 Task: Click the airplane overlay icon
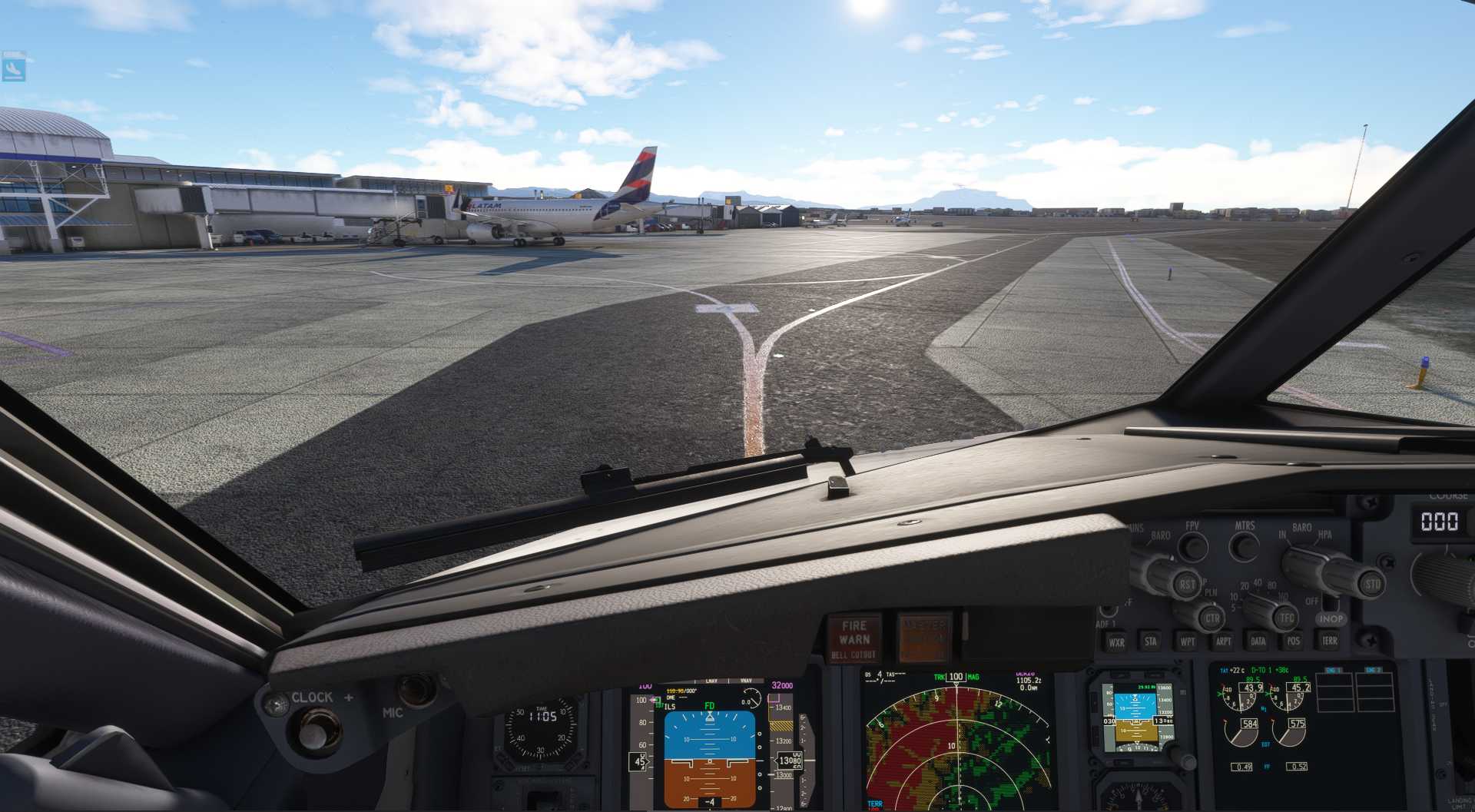coord(14,66)
